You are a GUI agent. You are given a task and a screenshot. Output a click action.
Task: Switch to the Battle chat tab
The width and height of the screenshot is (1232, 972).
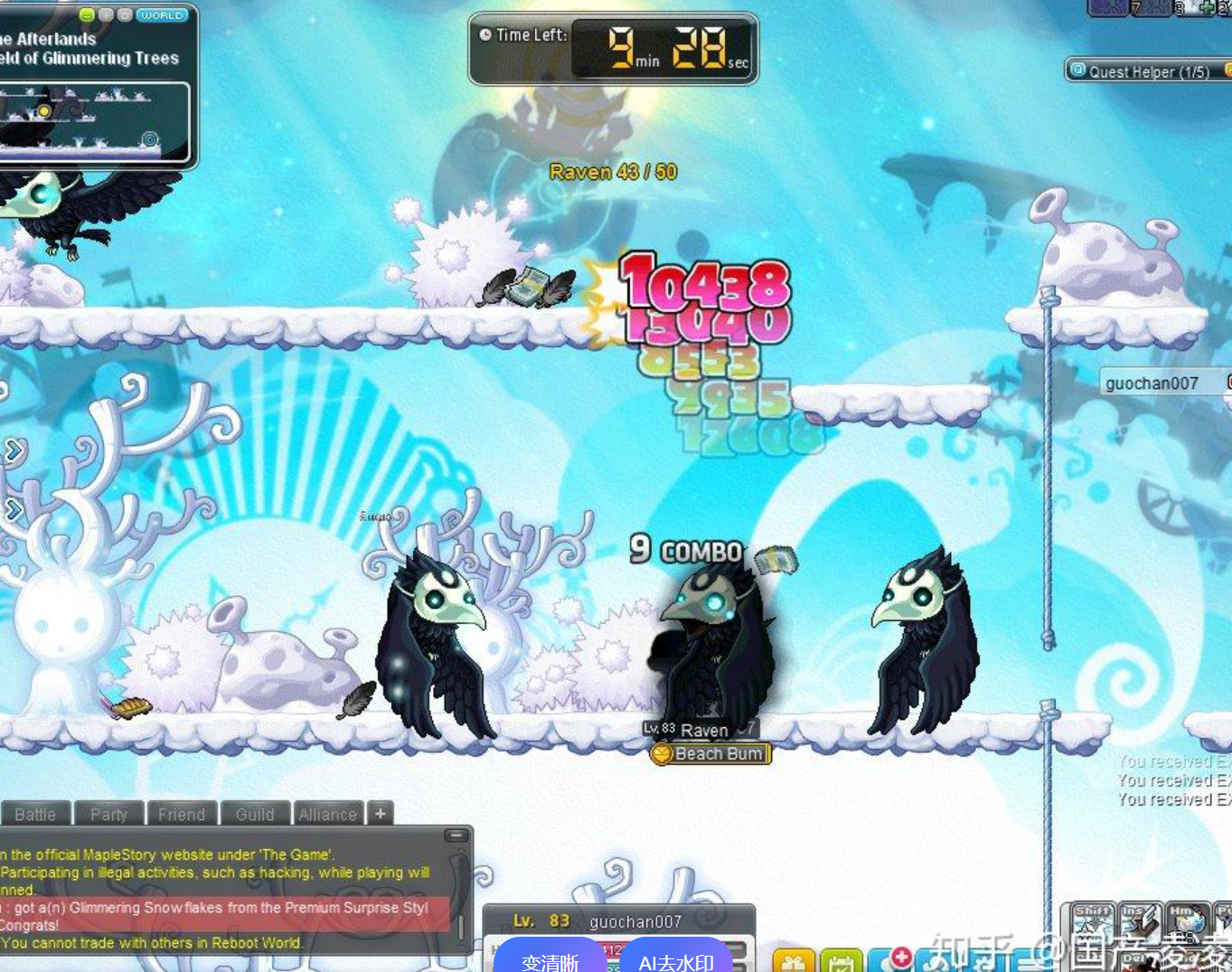[35, 814]
